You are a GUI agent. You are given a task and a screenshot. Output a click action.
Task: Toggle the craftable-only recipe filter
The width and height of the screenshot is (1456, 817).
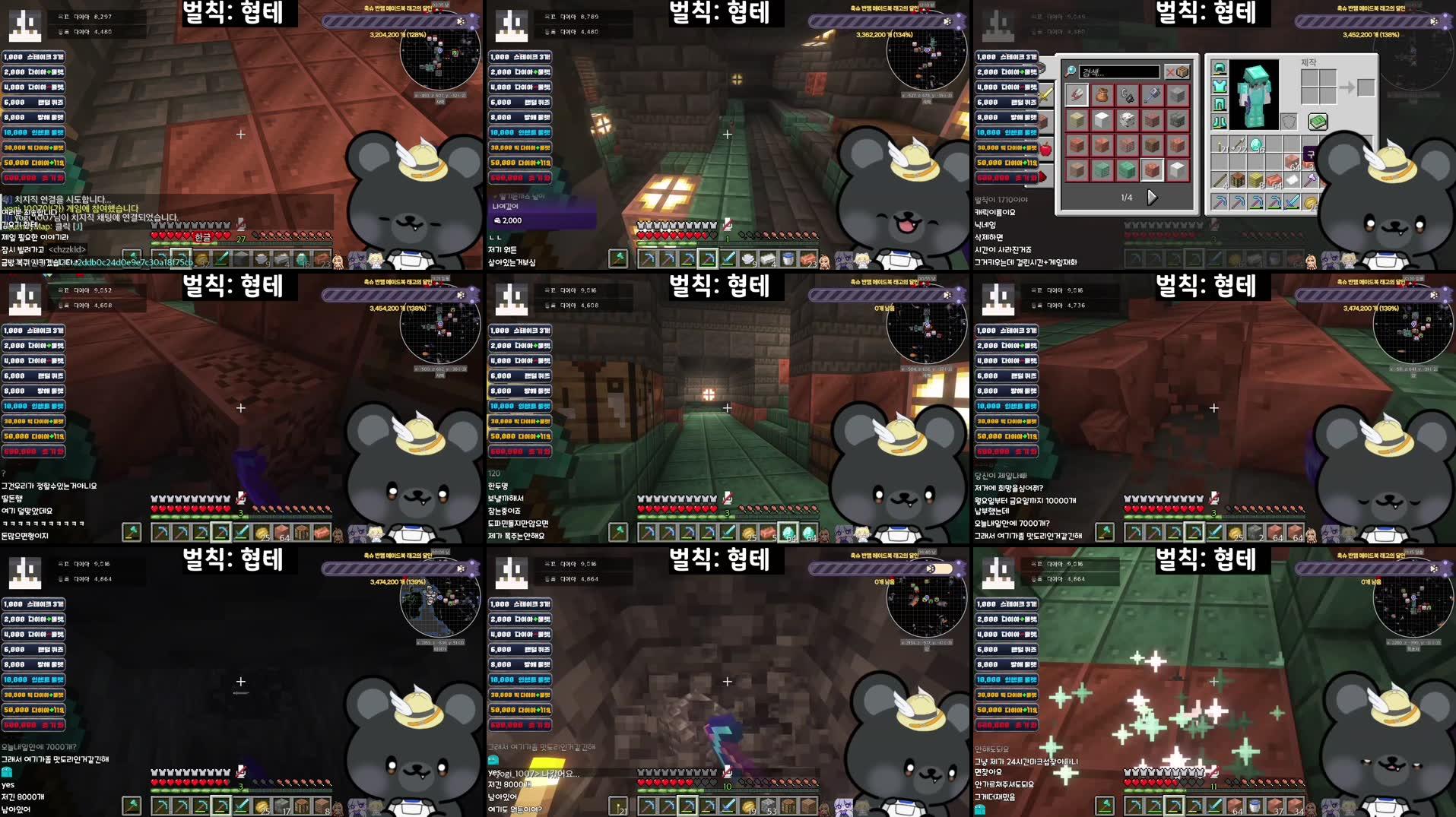[1182, 72]
